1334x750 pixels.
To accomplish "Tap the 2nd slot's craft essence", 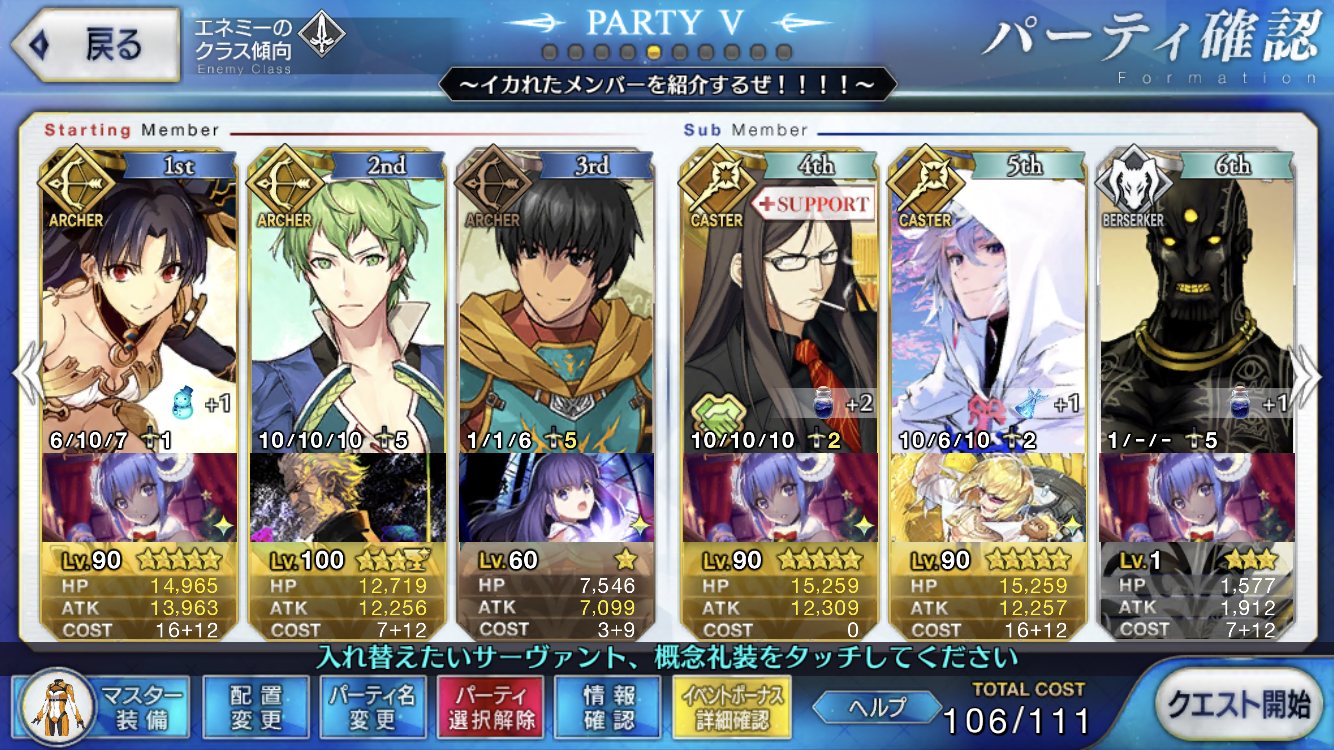I will coord(348,497).
